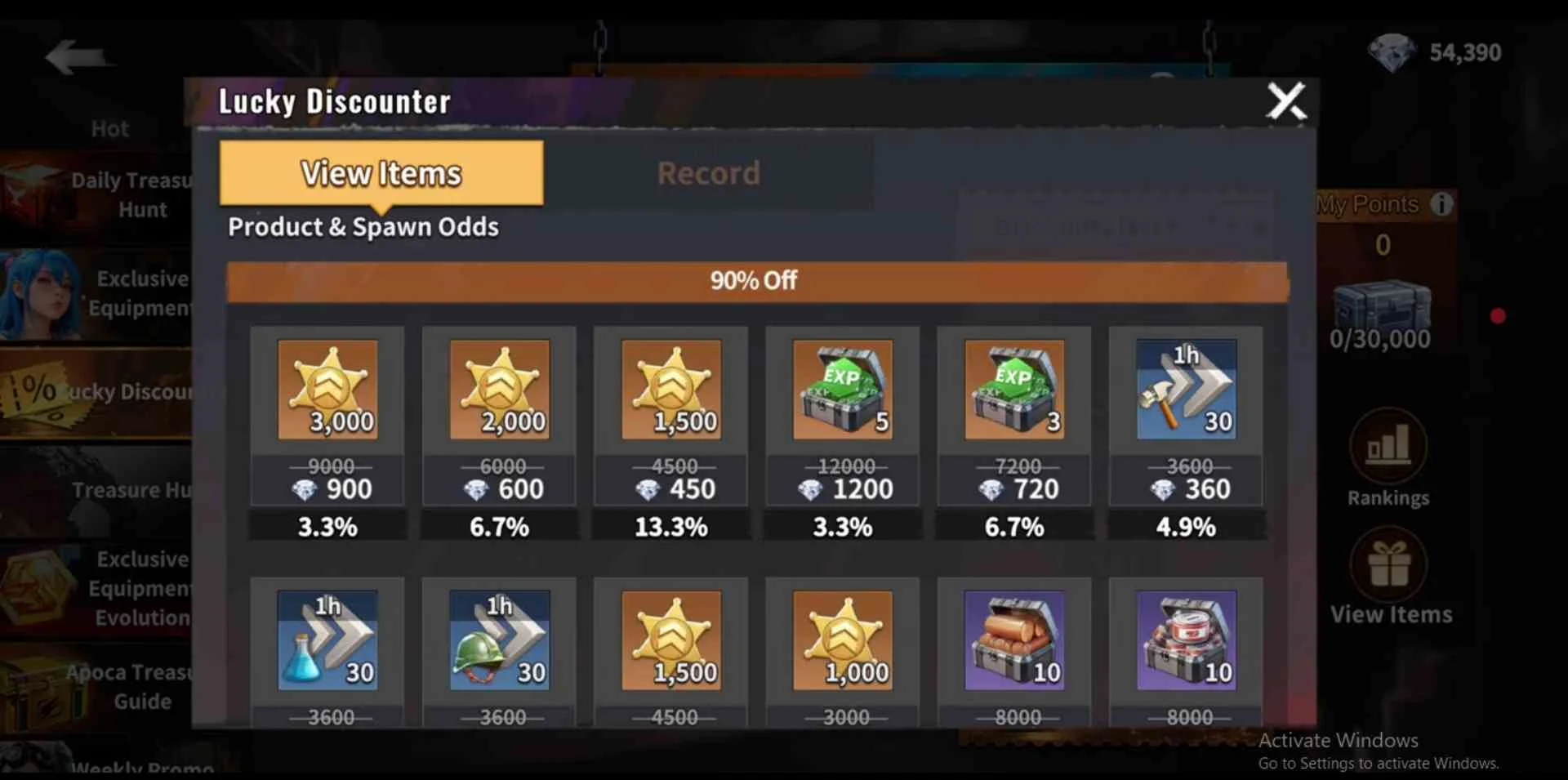The height and width of the screenshot is (780, 1568).
Task: Select the 1,000 star badge item
Action: (842, 640)
